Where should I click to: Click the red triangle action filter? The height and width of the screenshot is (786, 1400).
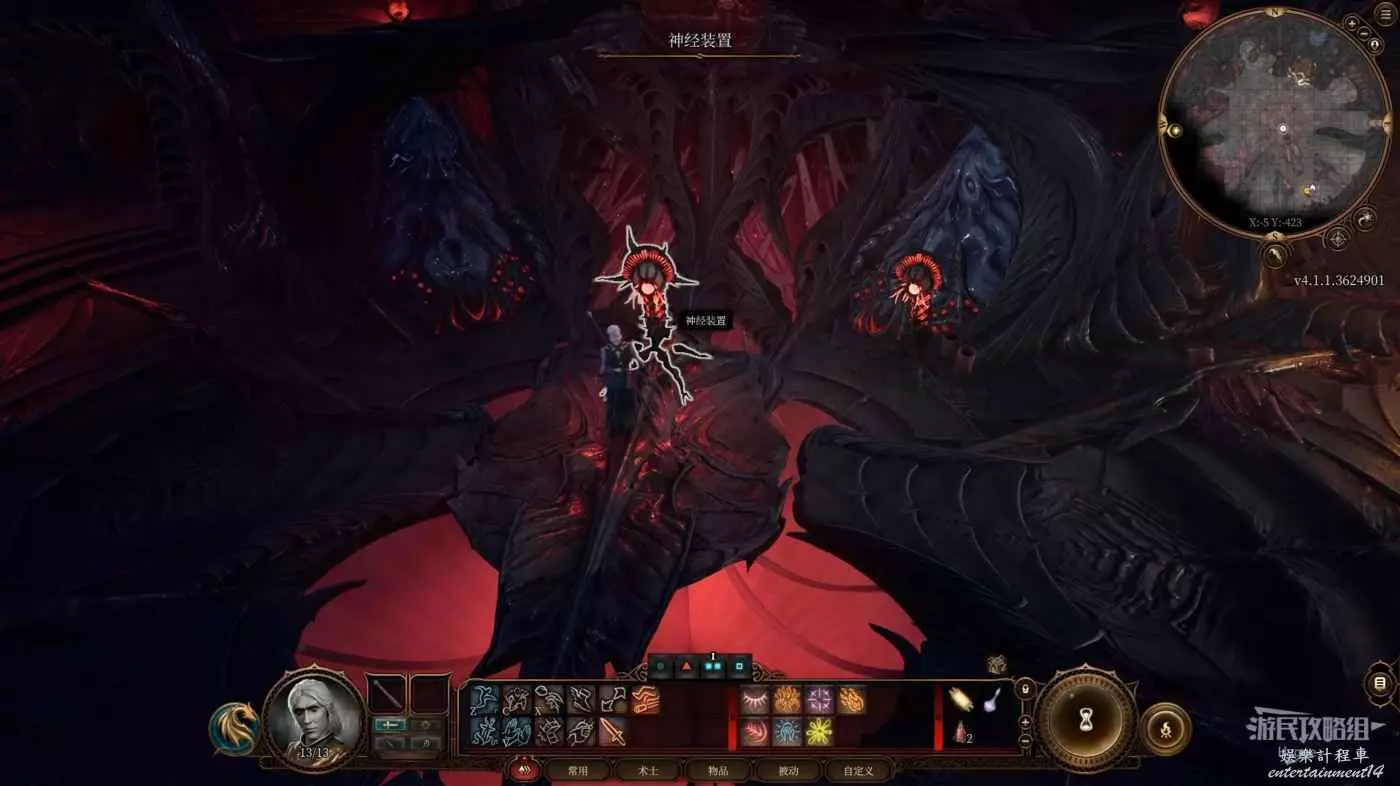pyautogui.click(x=688, y=665)
